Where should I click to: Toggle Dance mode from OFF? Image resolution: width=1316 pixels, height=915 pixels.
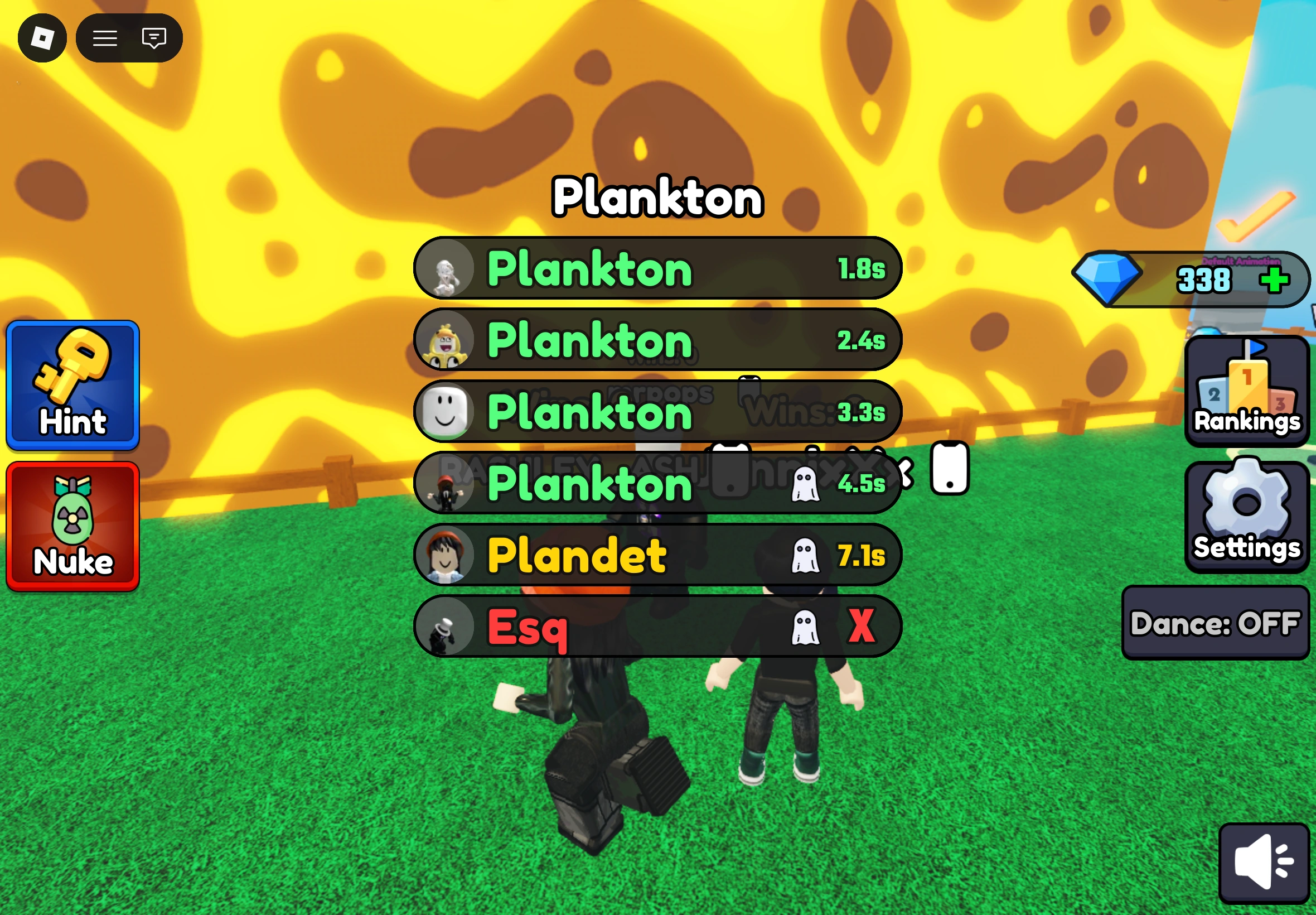(1215, 624)
